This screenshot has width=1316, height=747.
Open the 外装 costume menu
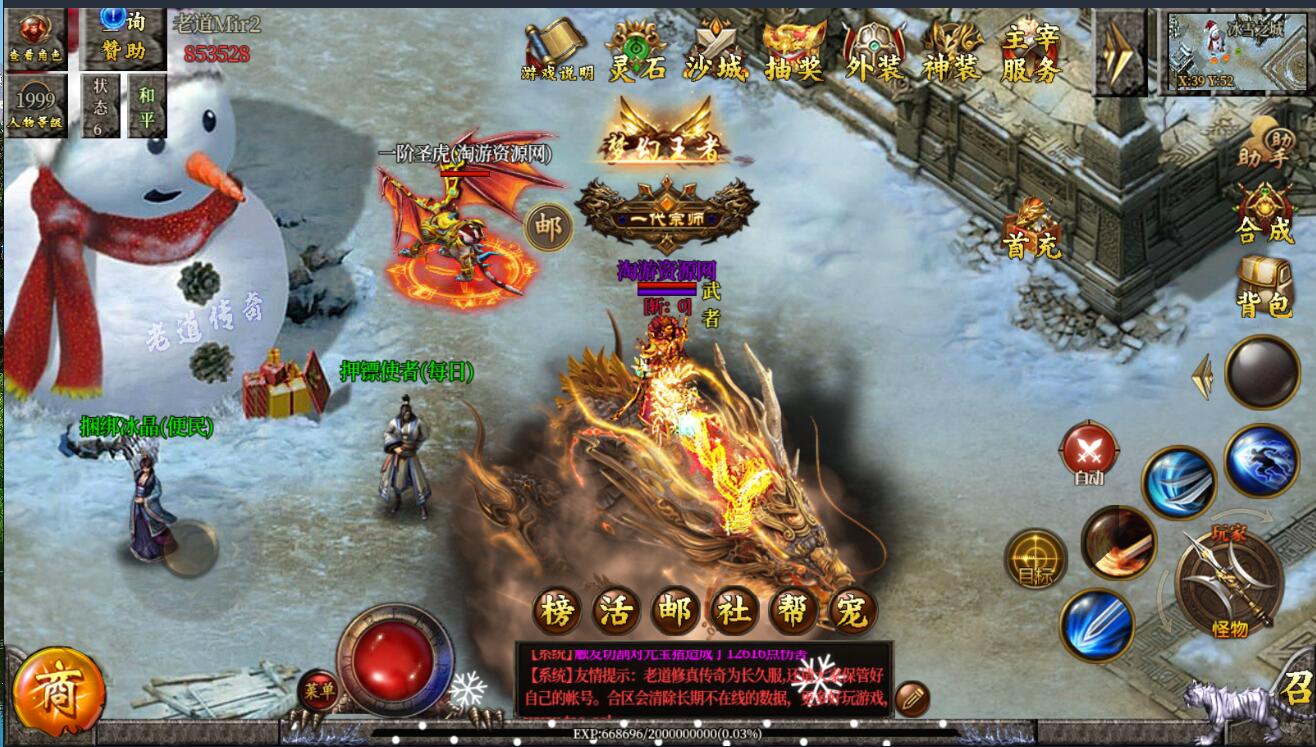(874, 52)
